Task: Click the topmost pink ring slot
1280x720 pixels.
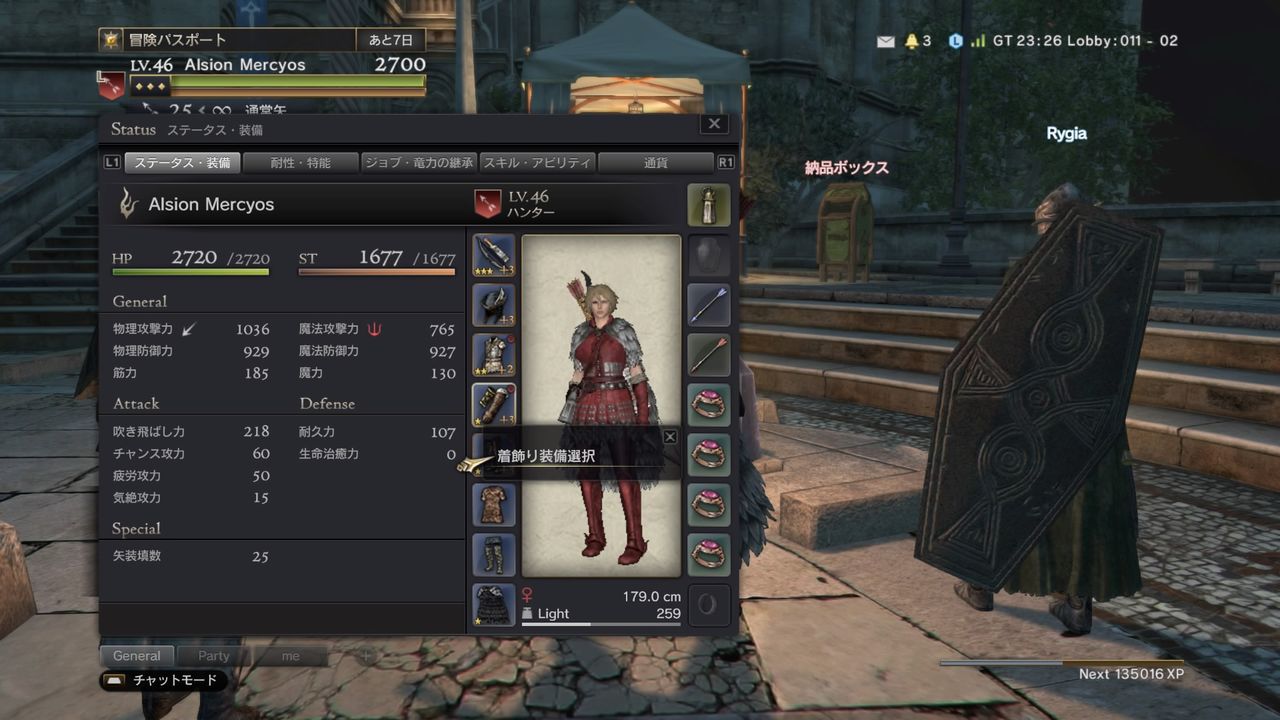Action: point(709,406)
